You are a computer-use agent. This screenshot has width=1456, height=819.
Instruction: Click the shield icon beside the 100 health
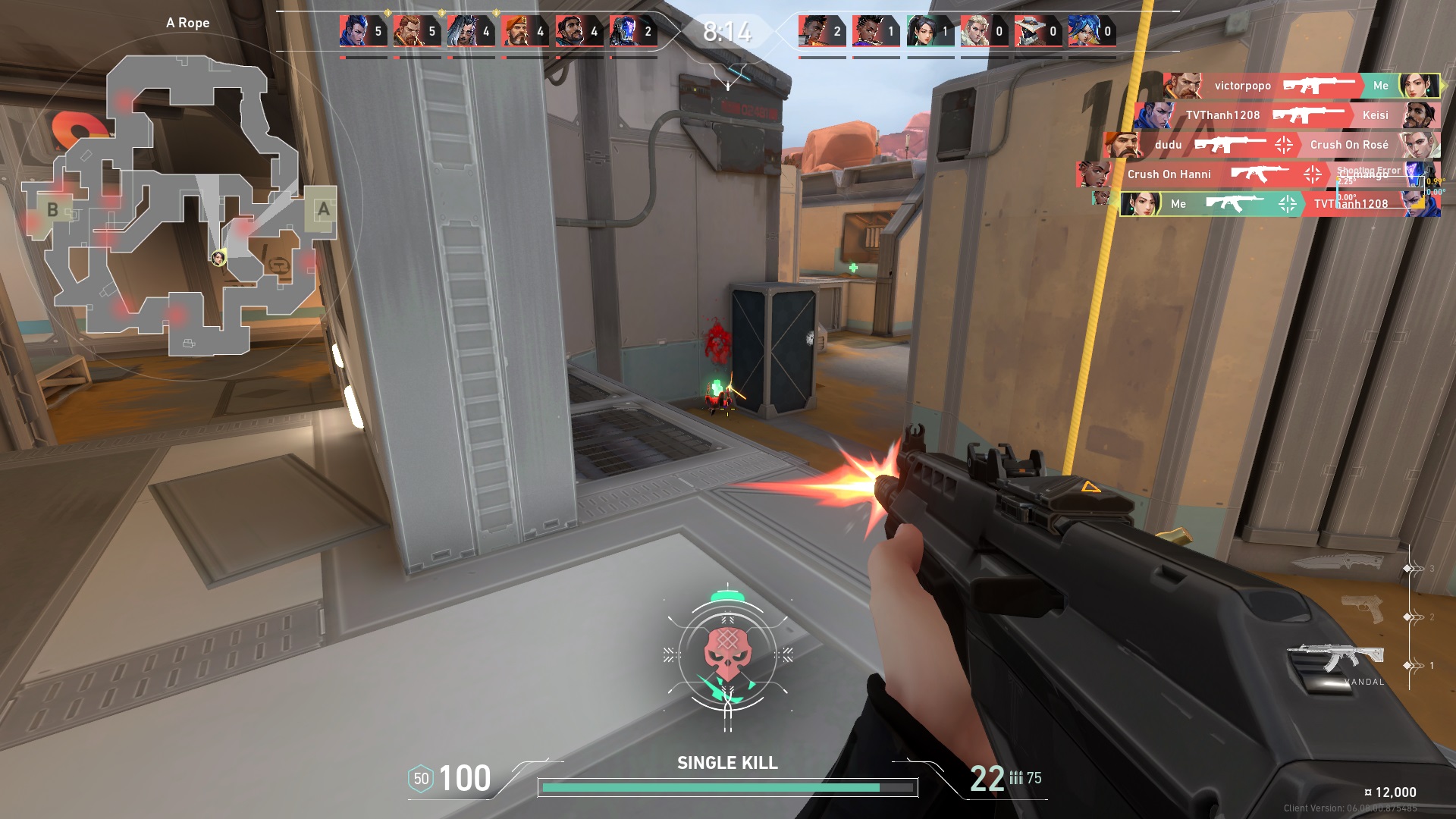pyautogui.click(x=419, y=777)
